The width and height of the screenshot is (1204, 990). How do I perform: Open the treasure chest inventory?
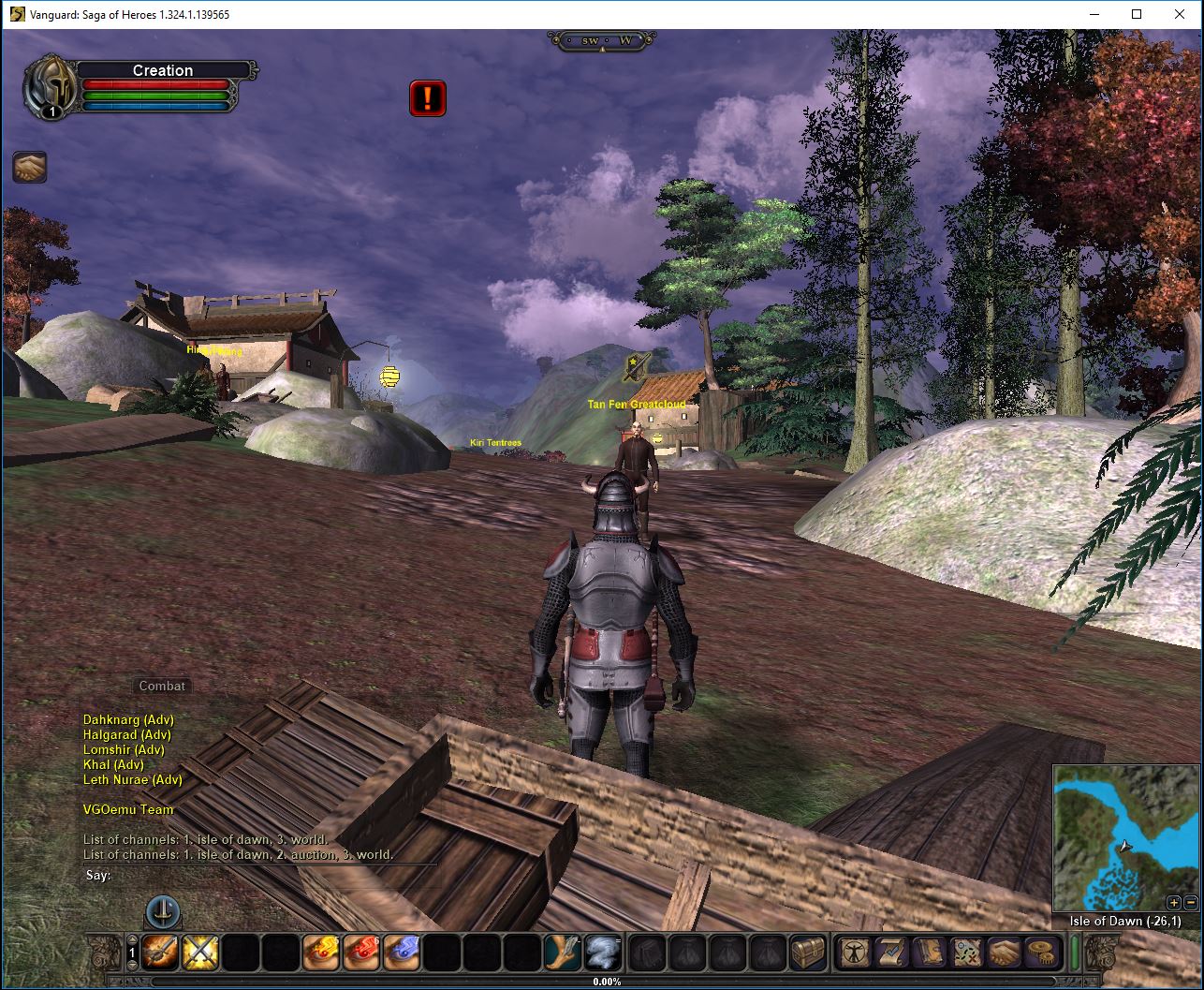point(808,953)
